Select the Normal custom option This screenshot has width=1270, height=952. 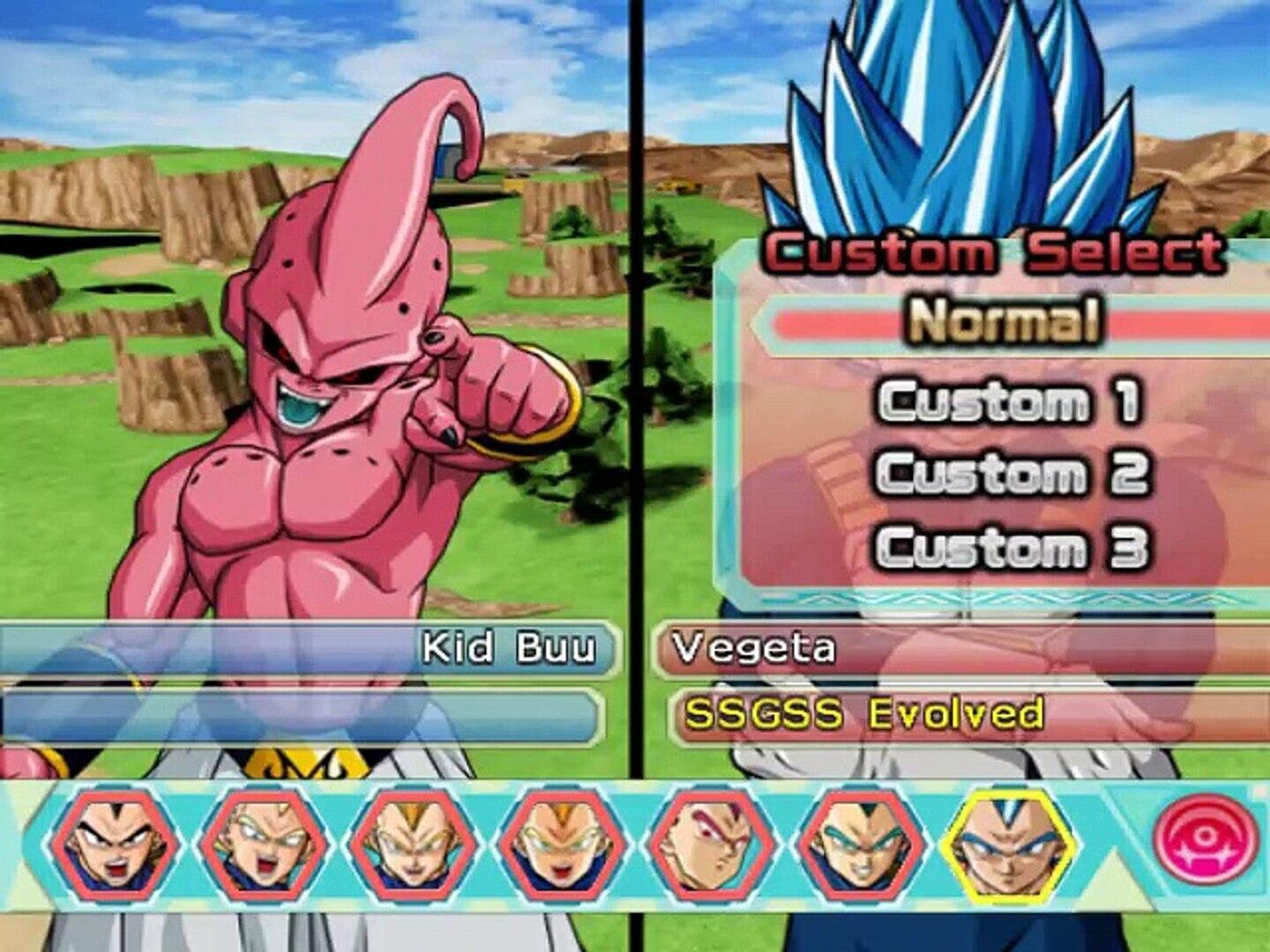coord(1005,320)
